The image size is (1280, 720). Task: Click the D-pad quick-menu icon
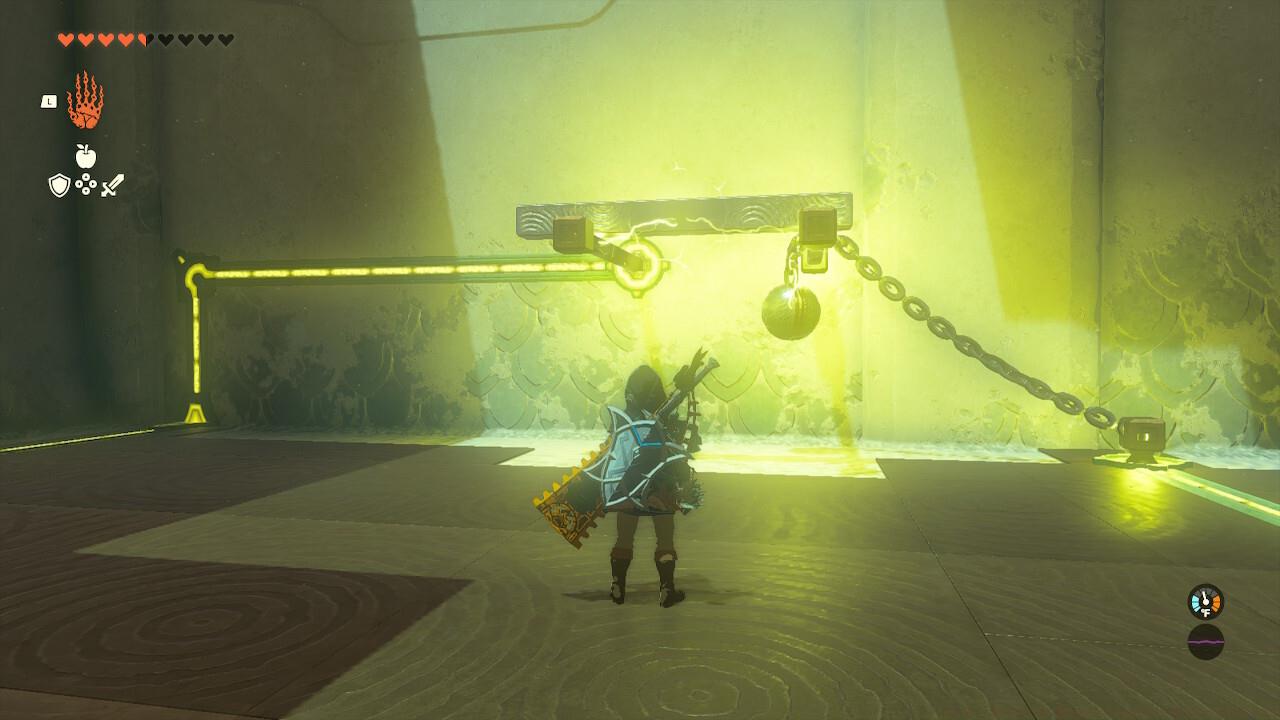tap(84, 185)
